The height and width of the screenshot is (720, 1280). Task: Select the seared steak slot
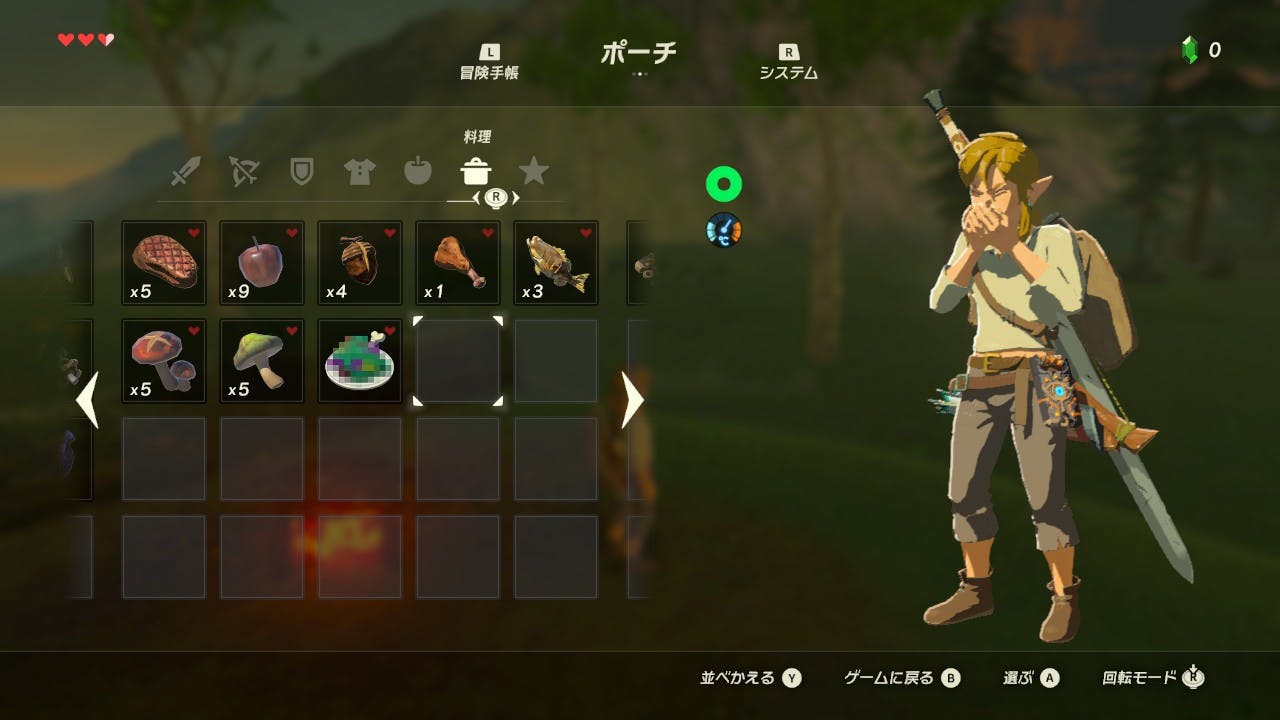point(164,263)
